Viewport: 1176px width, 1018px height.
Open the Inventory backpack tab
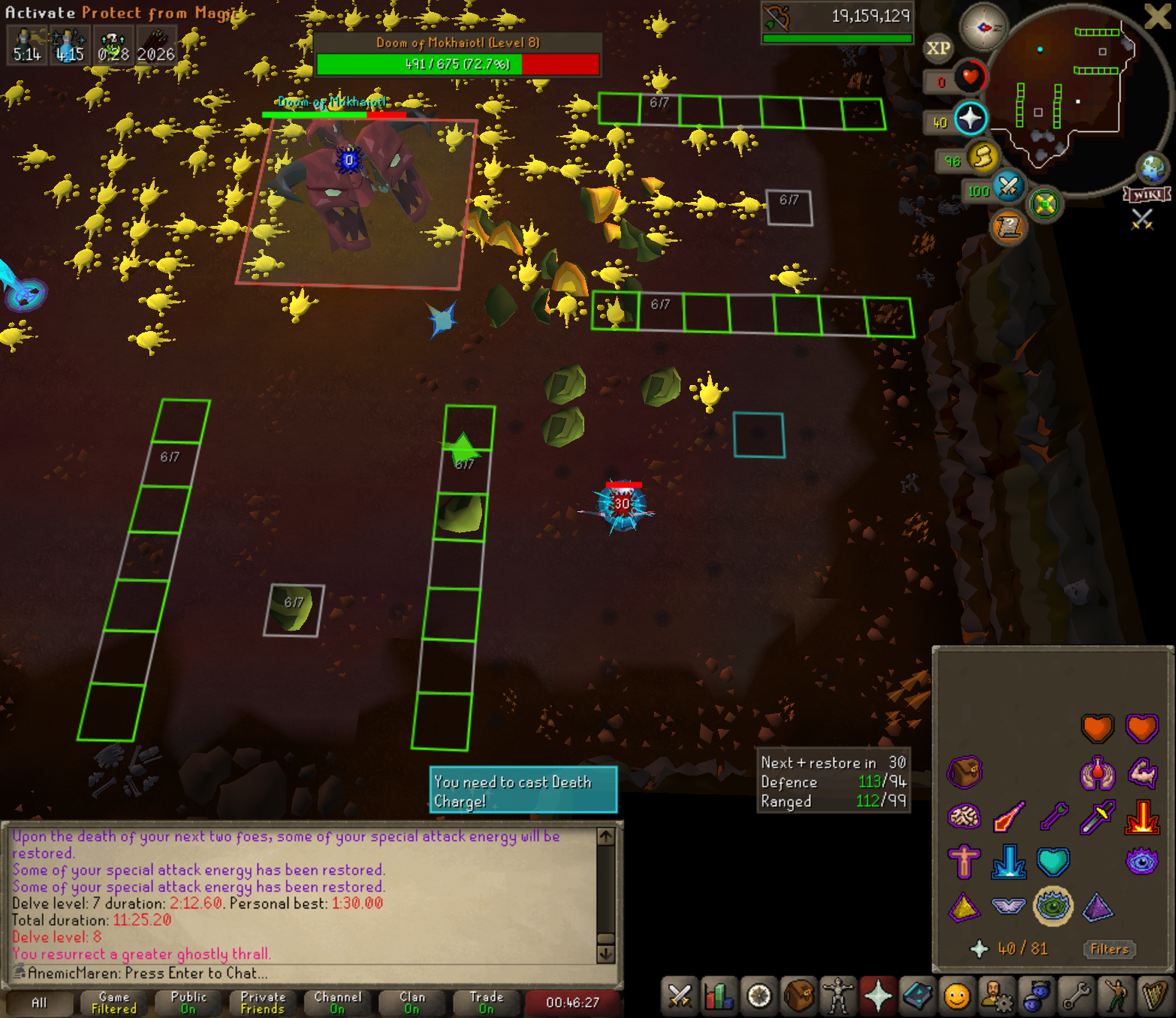[x=798, y=996]
